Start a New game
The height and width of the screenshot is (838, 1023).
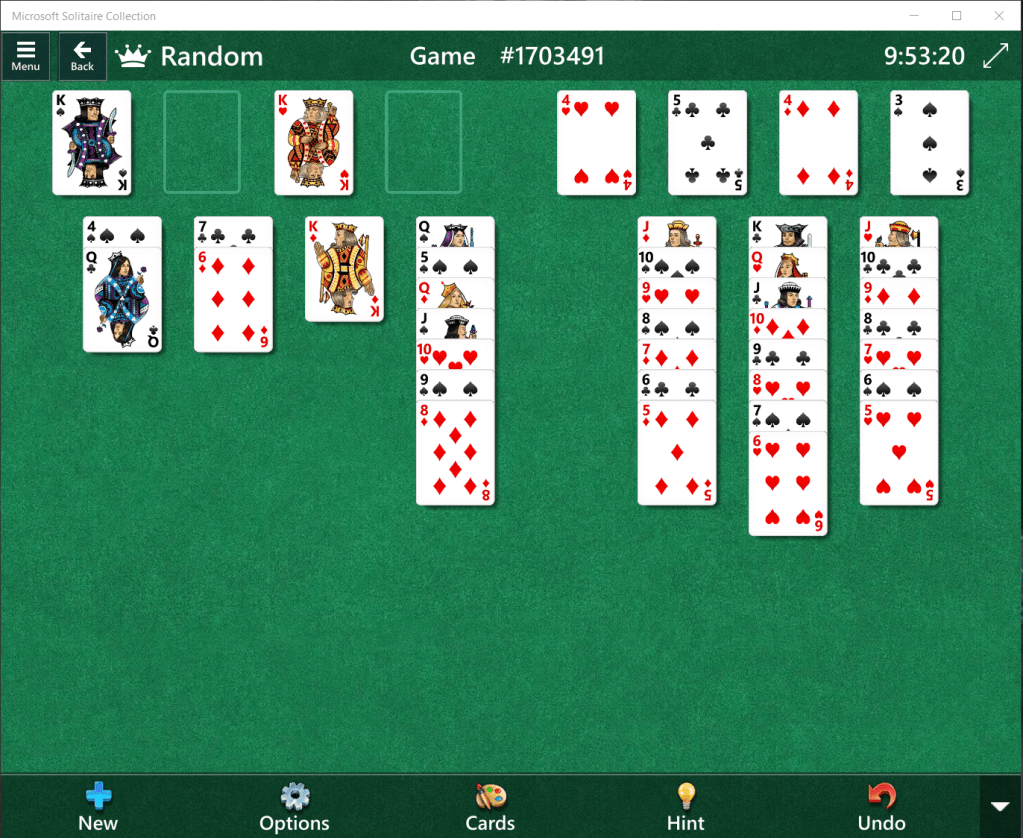pos(98,807)
